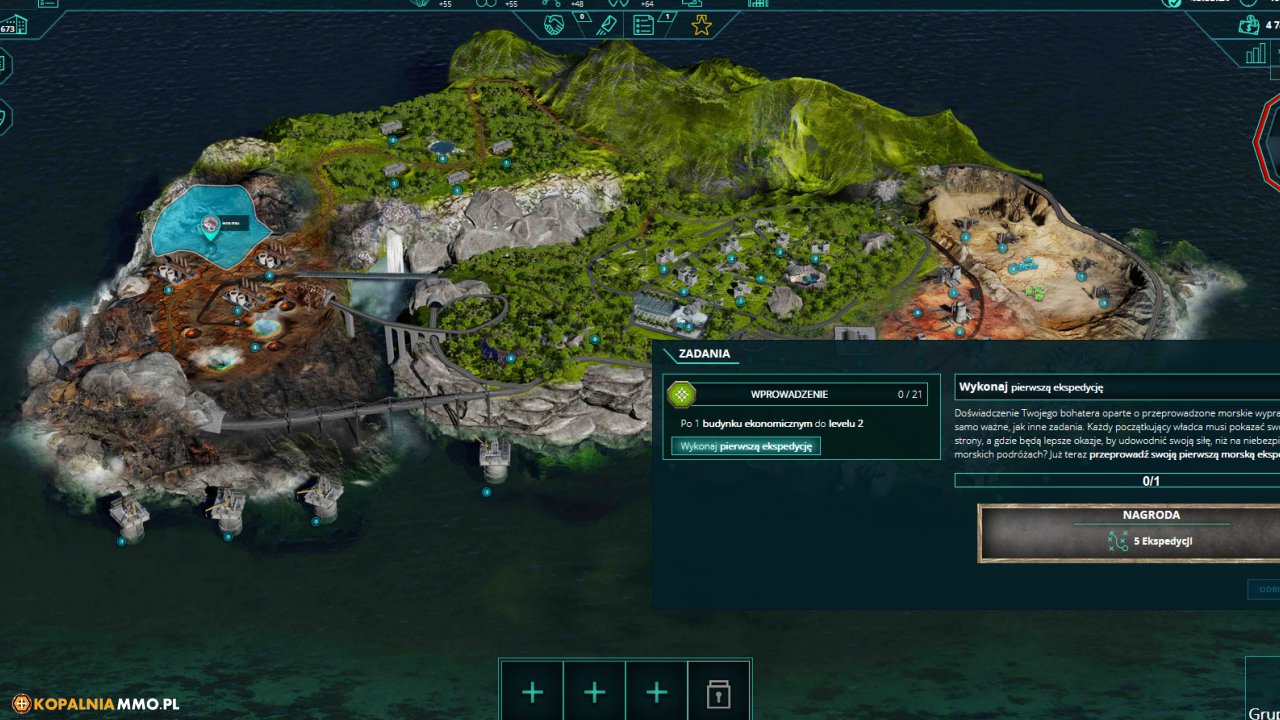Select the task list icon with badge 1
The image size is (1280, 720).
tap(645, 22)
